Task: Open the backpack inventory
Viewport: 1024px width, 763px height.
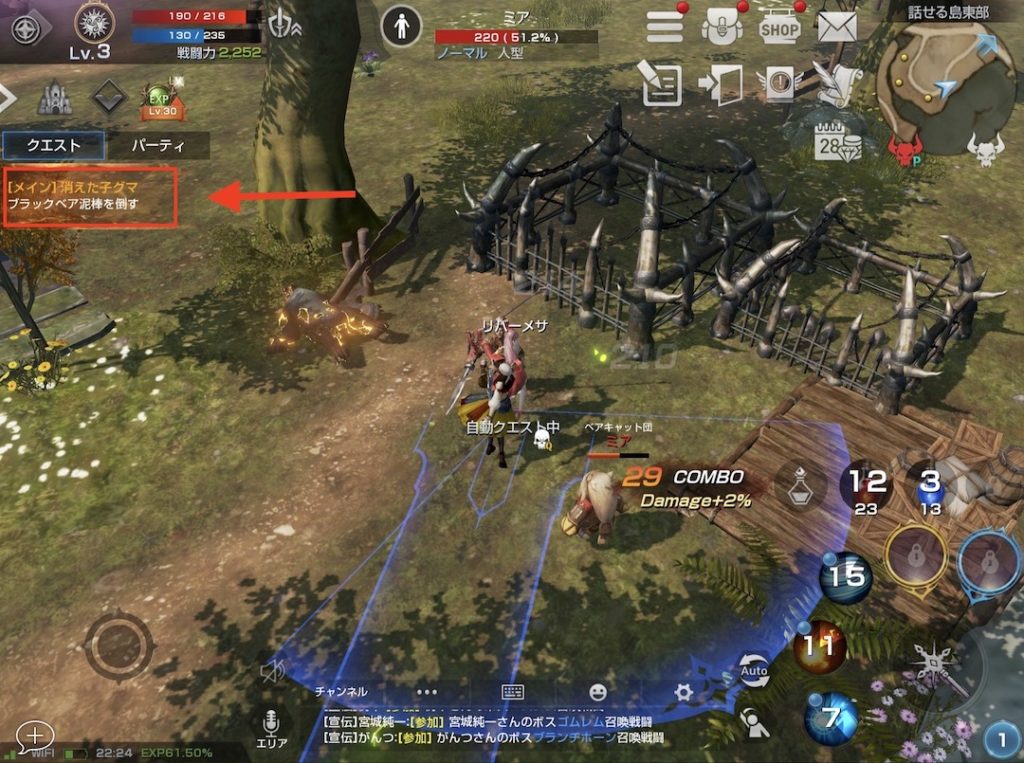Action: pos(722,26)
